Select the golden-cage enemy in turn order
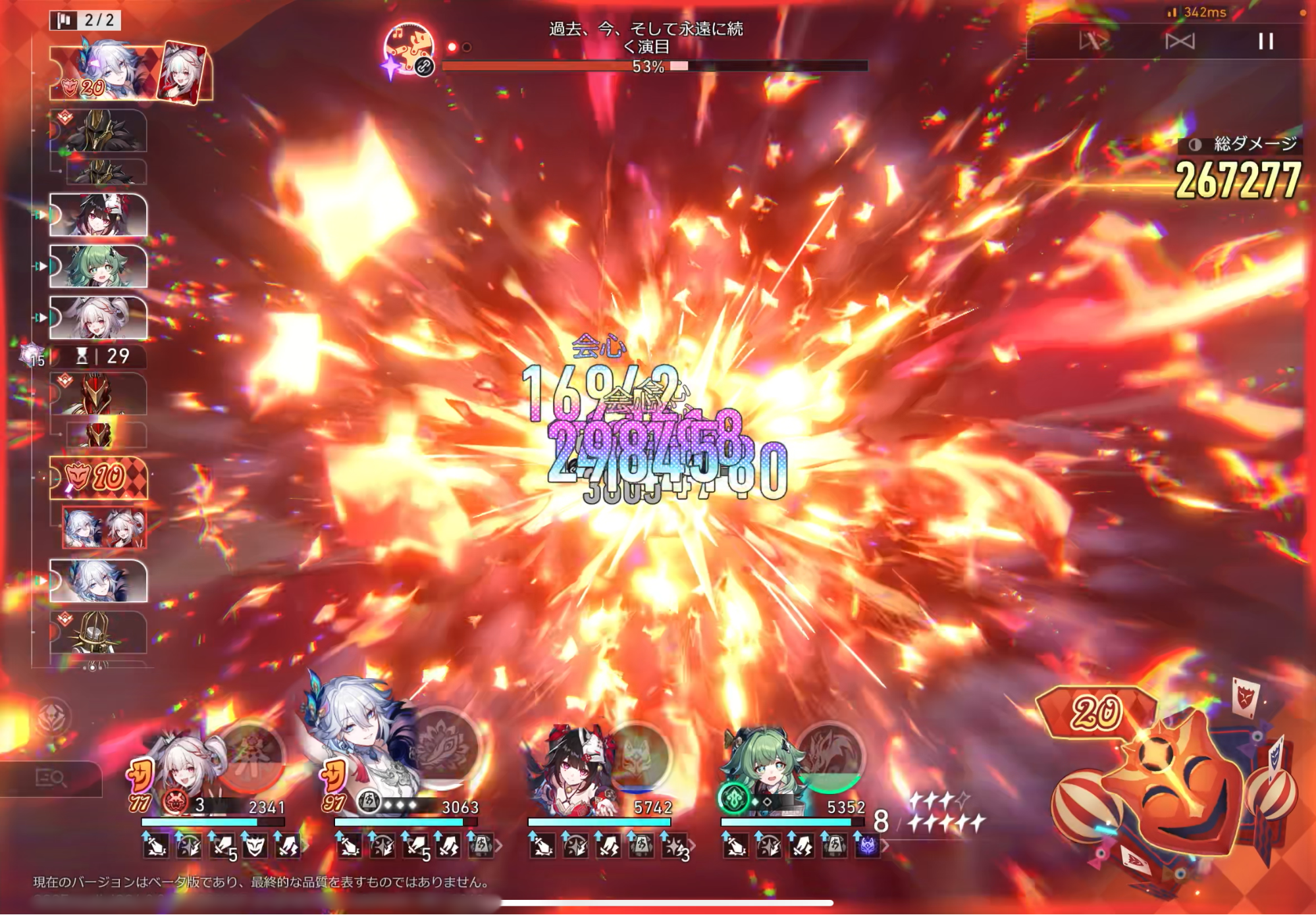Viewport: 1316px width, 915px height. tap(99, 632)
